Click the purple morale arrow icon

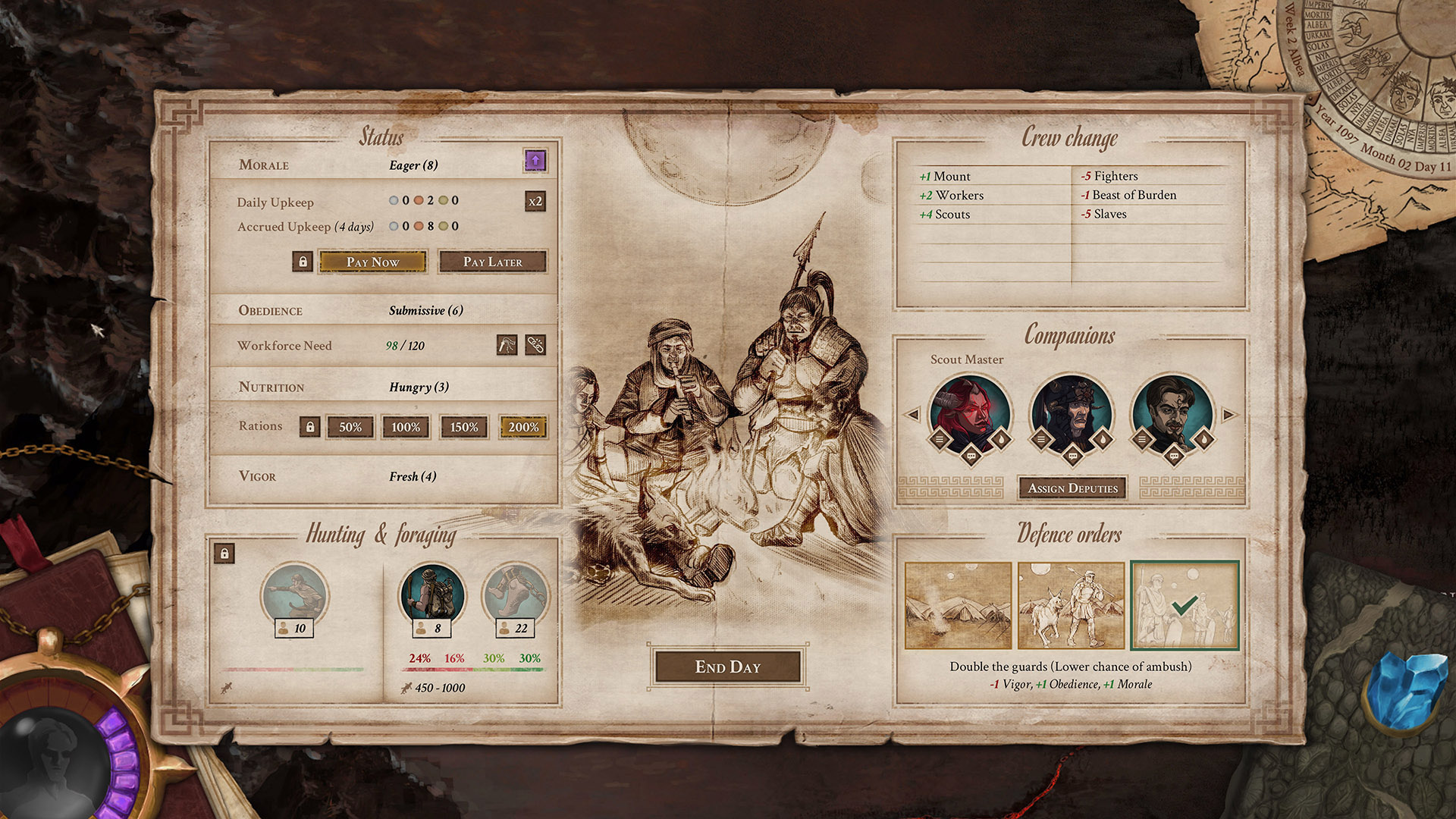pos(535,161)
